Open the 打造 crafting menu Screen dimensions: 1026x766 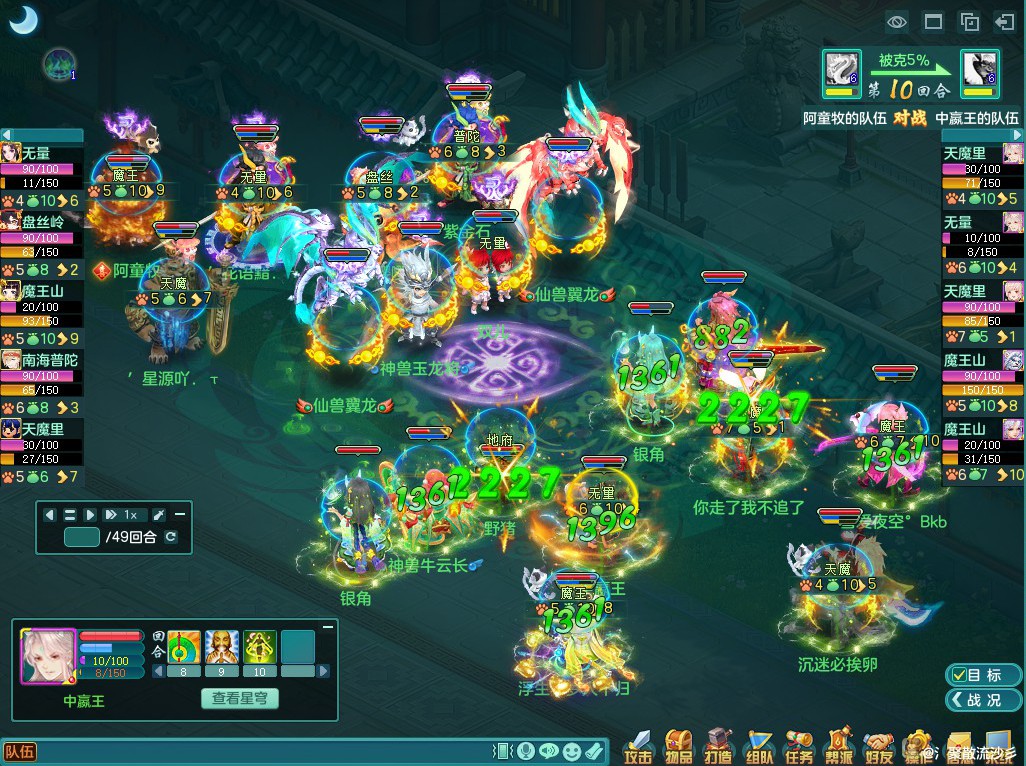point(719,746)
